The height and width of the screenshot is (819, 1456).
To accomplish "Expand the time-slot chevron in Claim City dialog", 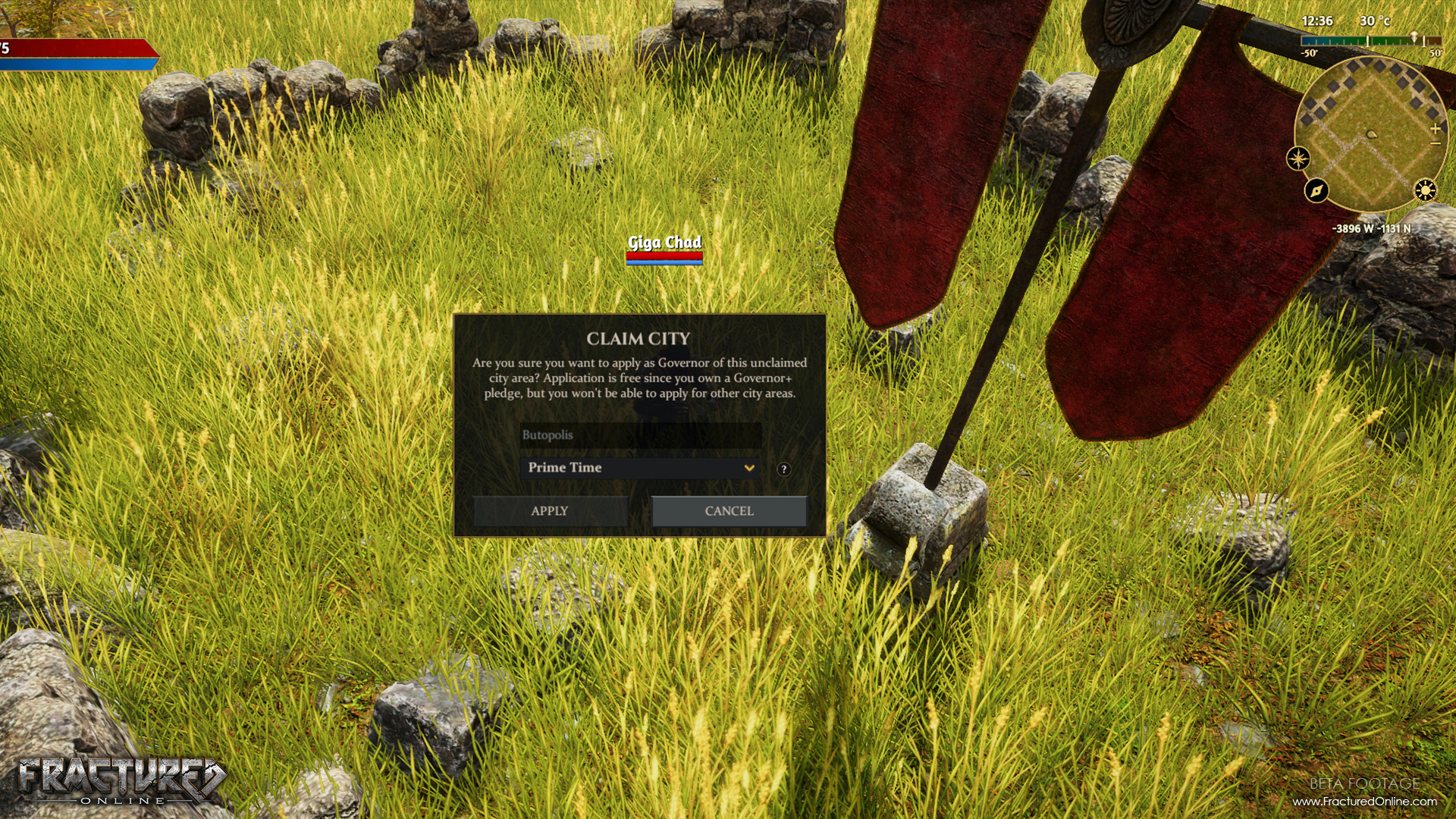I will click(x=748, y=468).
